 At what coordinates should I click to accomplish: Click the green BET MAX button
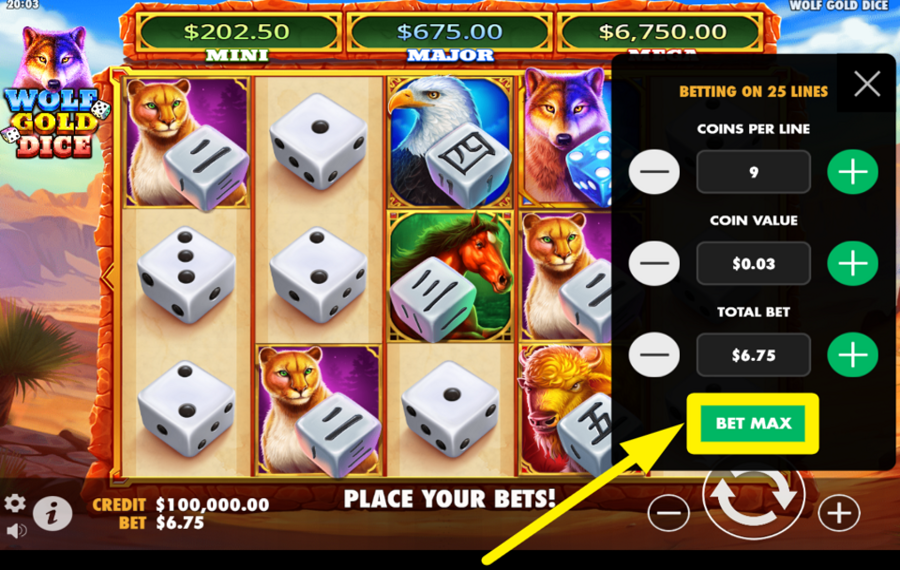[x=753, y=423]
